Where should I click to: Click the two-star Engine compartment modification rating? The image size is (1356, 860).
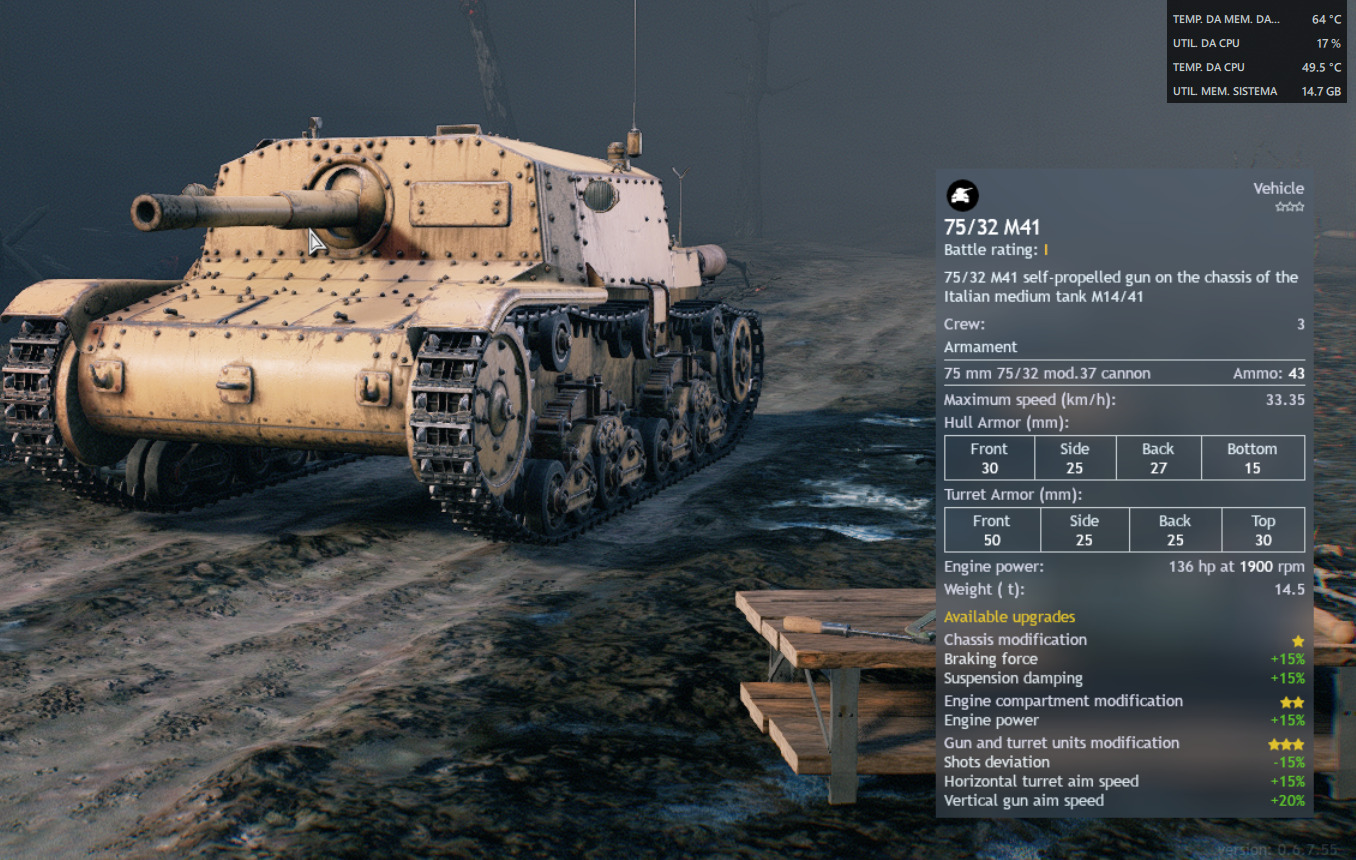1292,701
